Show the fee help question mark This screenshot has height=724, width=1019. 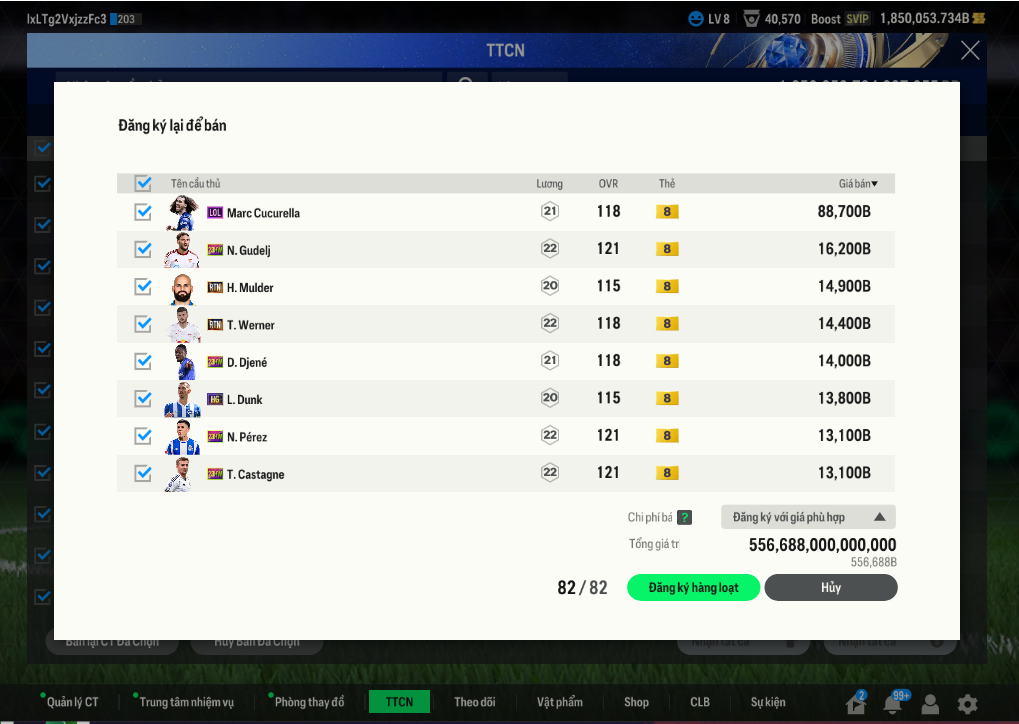point(684,517)
